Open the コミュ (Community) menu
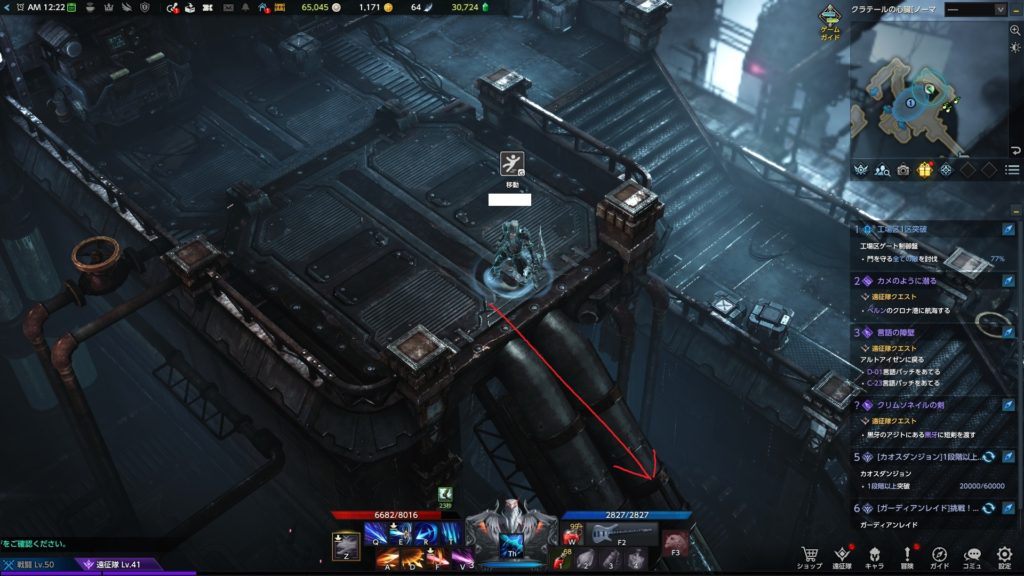Viewport: 1024px width, 576px height. pos(972,555)
